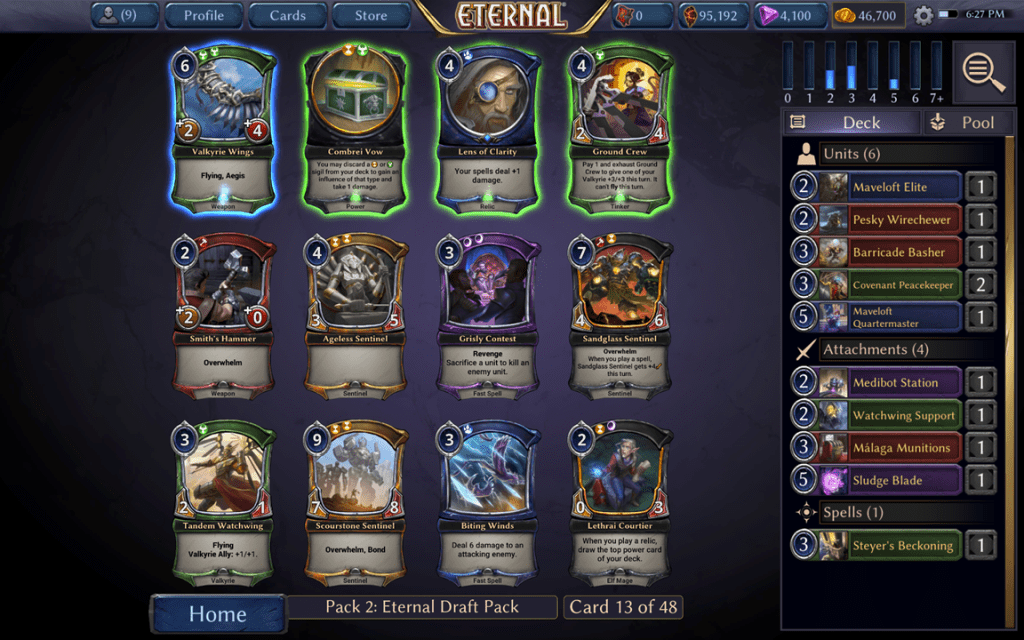This screenshot has height=640, width=1024.
Task: Open the friends list button
Action: (124, 15)
